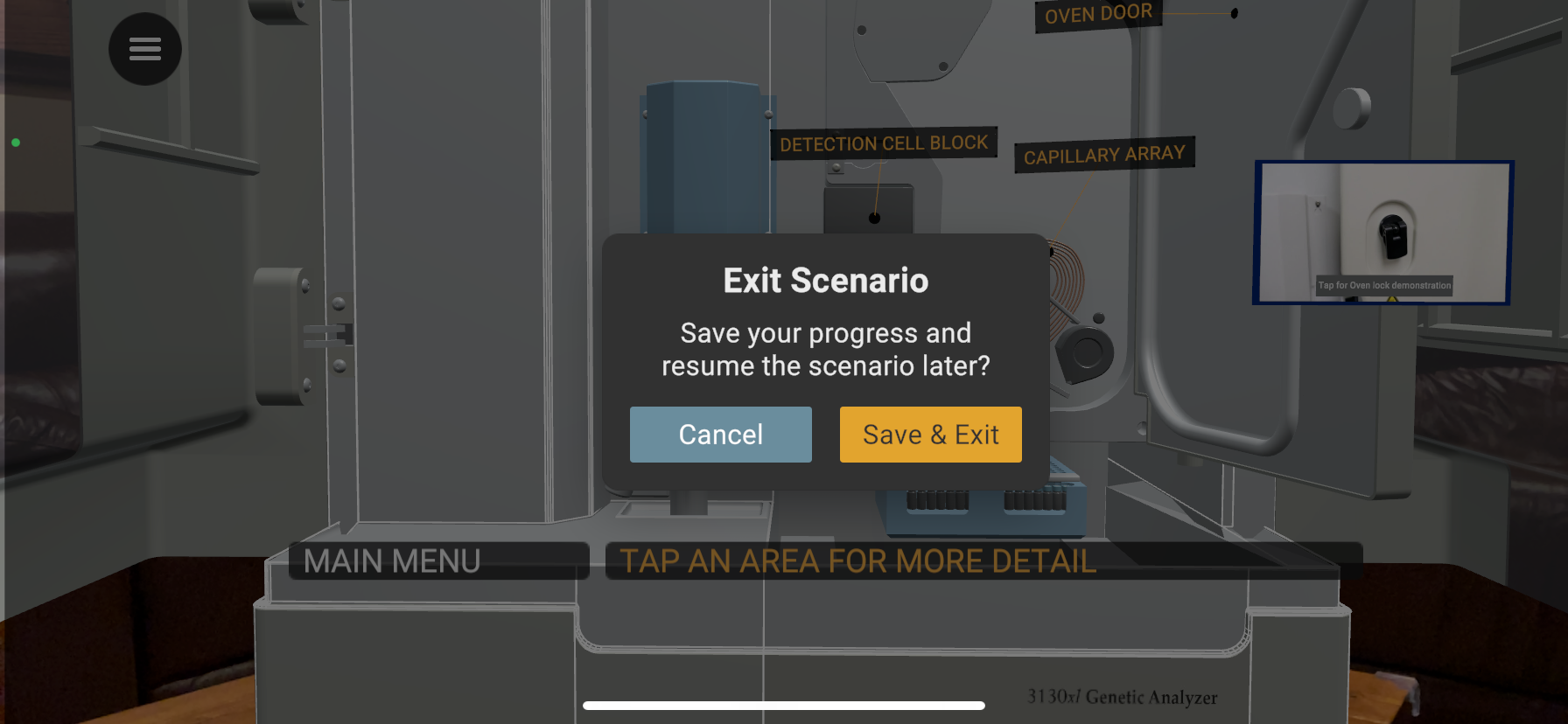Select the Detection Cell Block label

(883, 143)
